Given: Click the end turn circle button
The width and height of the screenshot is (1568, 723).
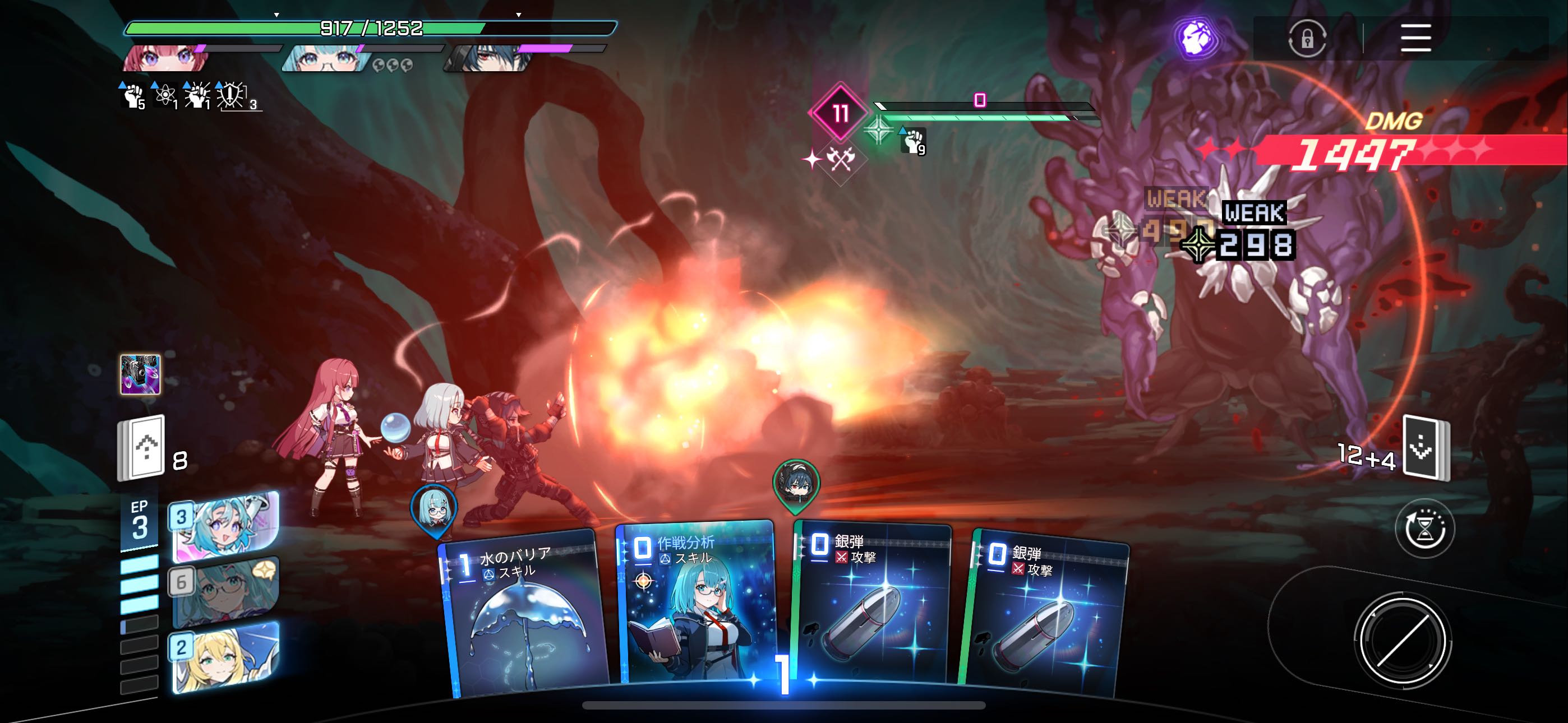Looking at the screenshot, I should point(1403,640).
